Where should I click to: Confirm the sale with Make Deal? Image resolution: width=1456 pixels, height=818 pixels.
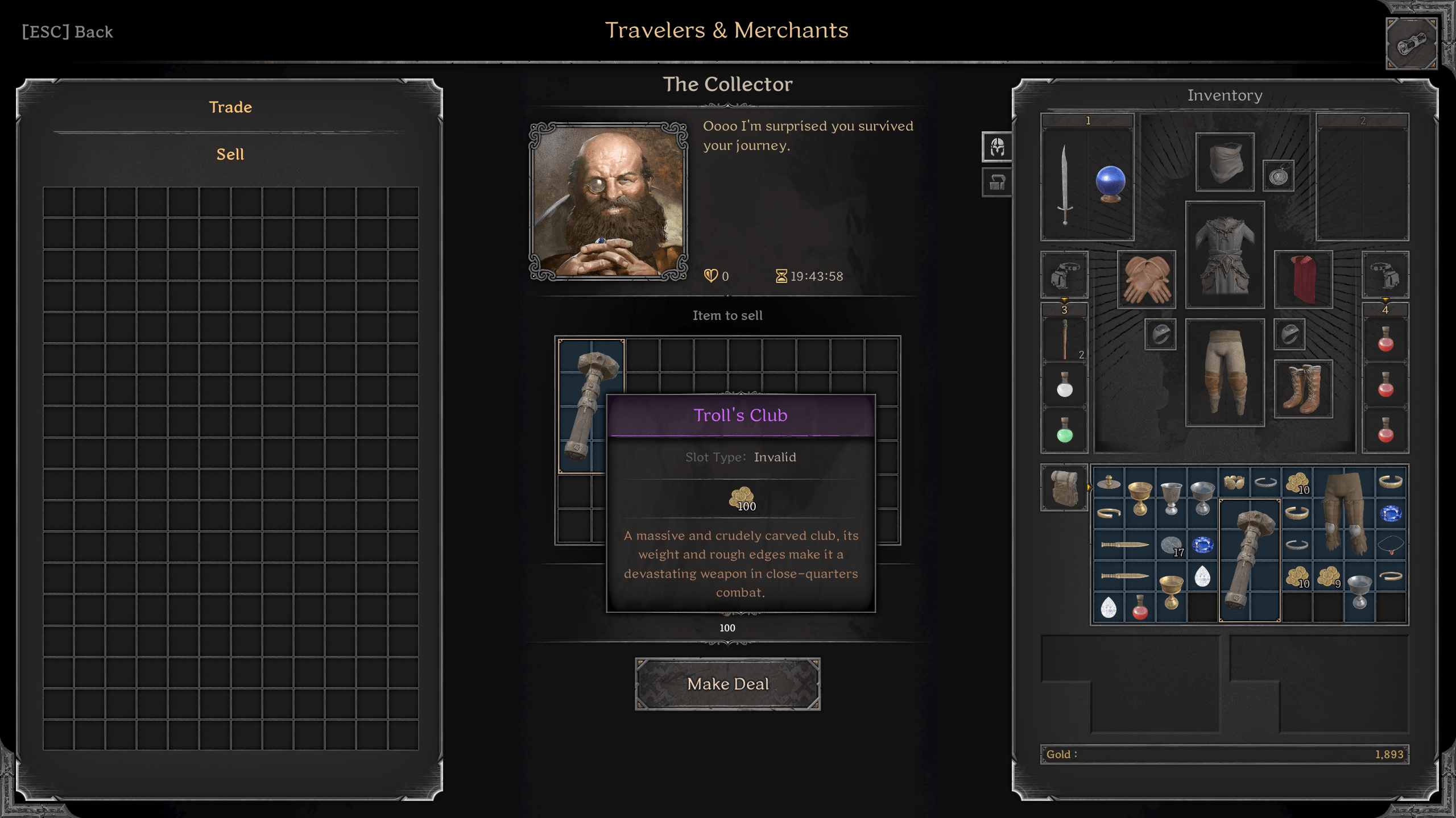click(727, 684)
